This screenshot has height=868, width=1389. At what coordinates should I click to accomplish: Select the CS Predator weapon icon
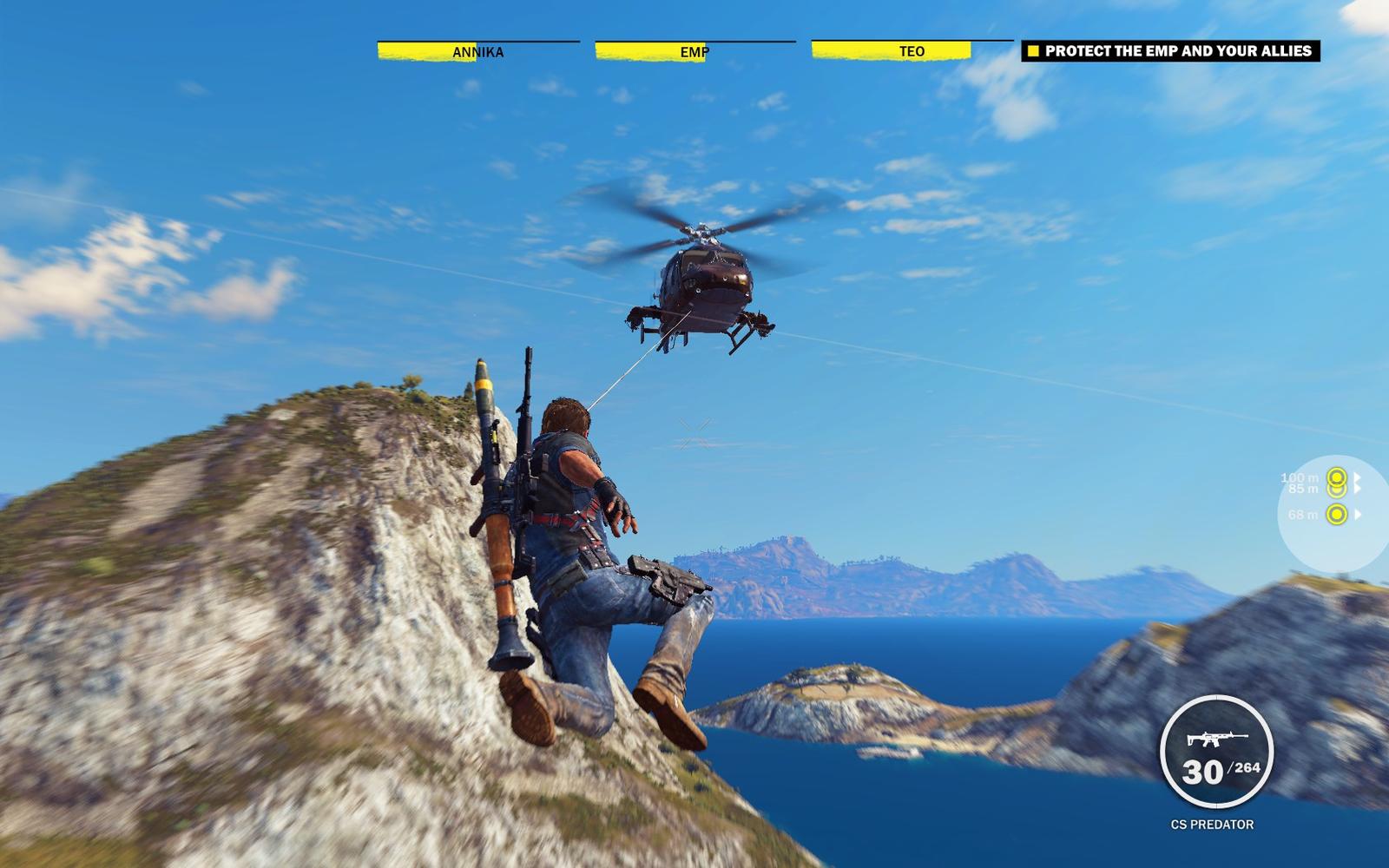1215,740
